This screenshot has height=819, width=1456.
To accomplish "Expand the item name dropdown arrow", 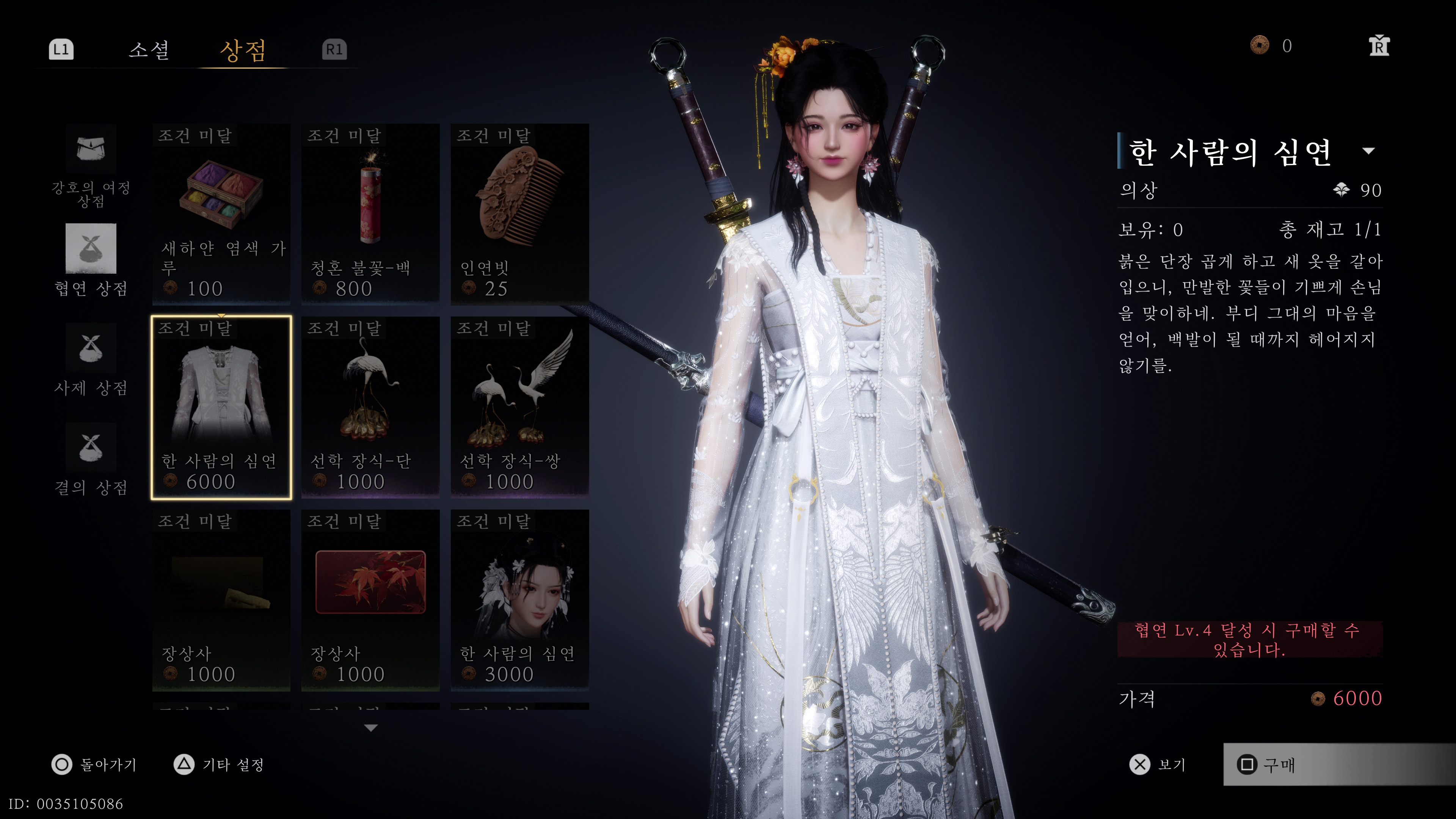I will [x=1368, y=151].
